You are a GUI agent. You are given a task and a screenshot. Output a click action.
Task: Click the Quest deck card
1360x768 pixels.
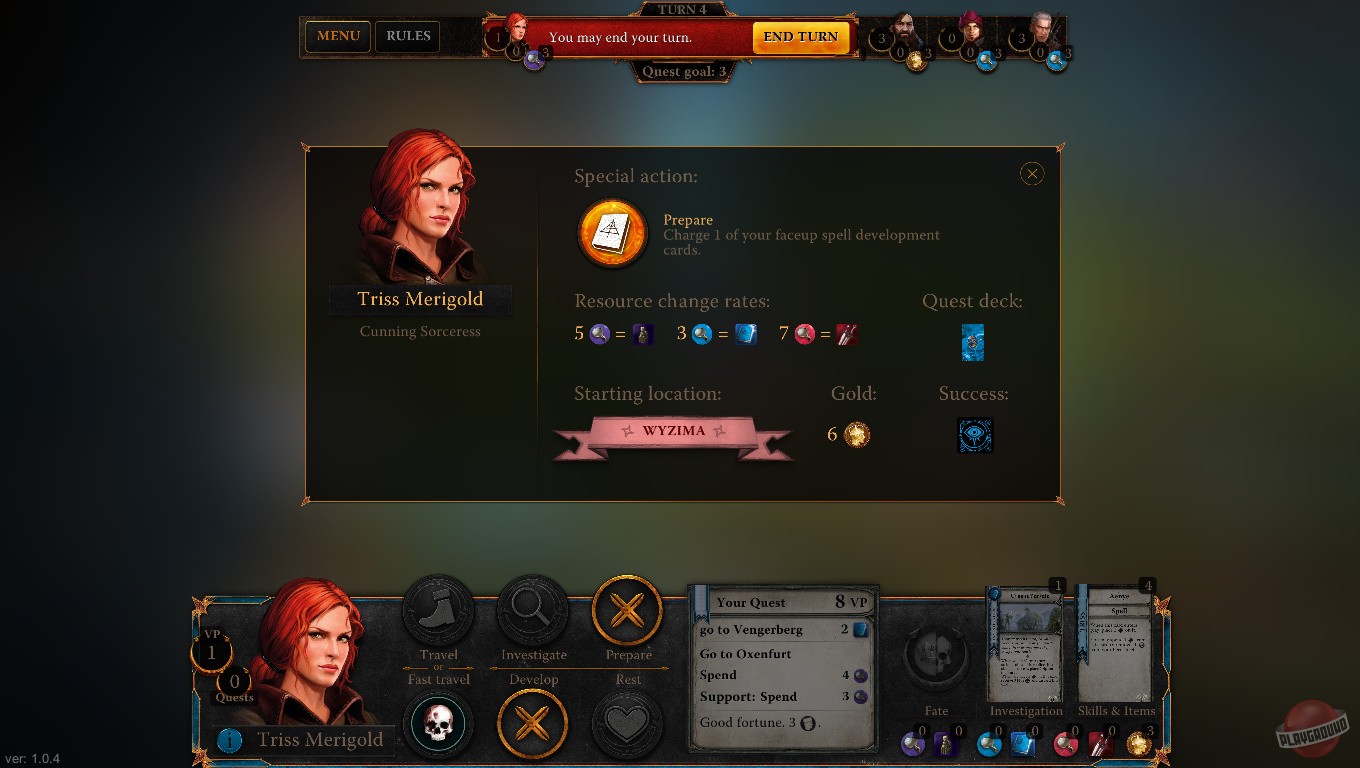(x=972, y=342)
